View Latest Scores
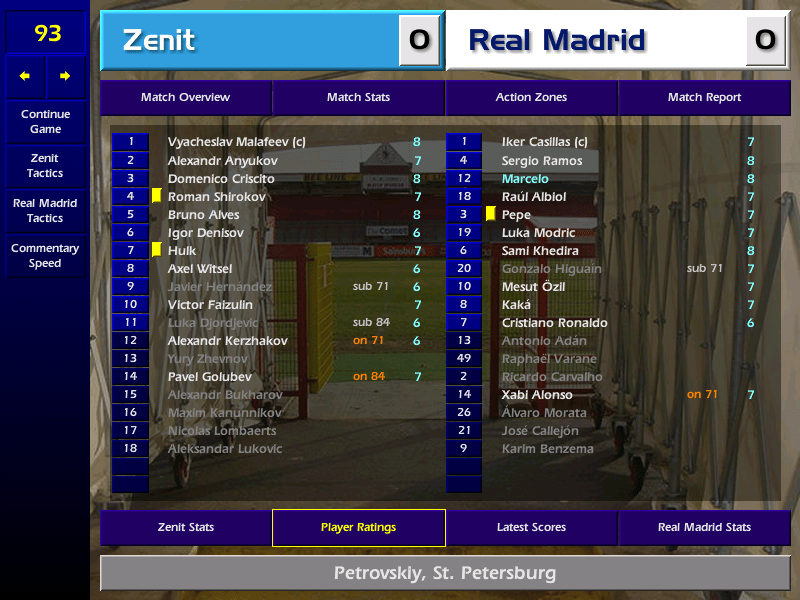 click(531, 528)
